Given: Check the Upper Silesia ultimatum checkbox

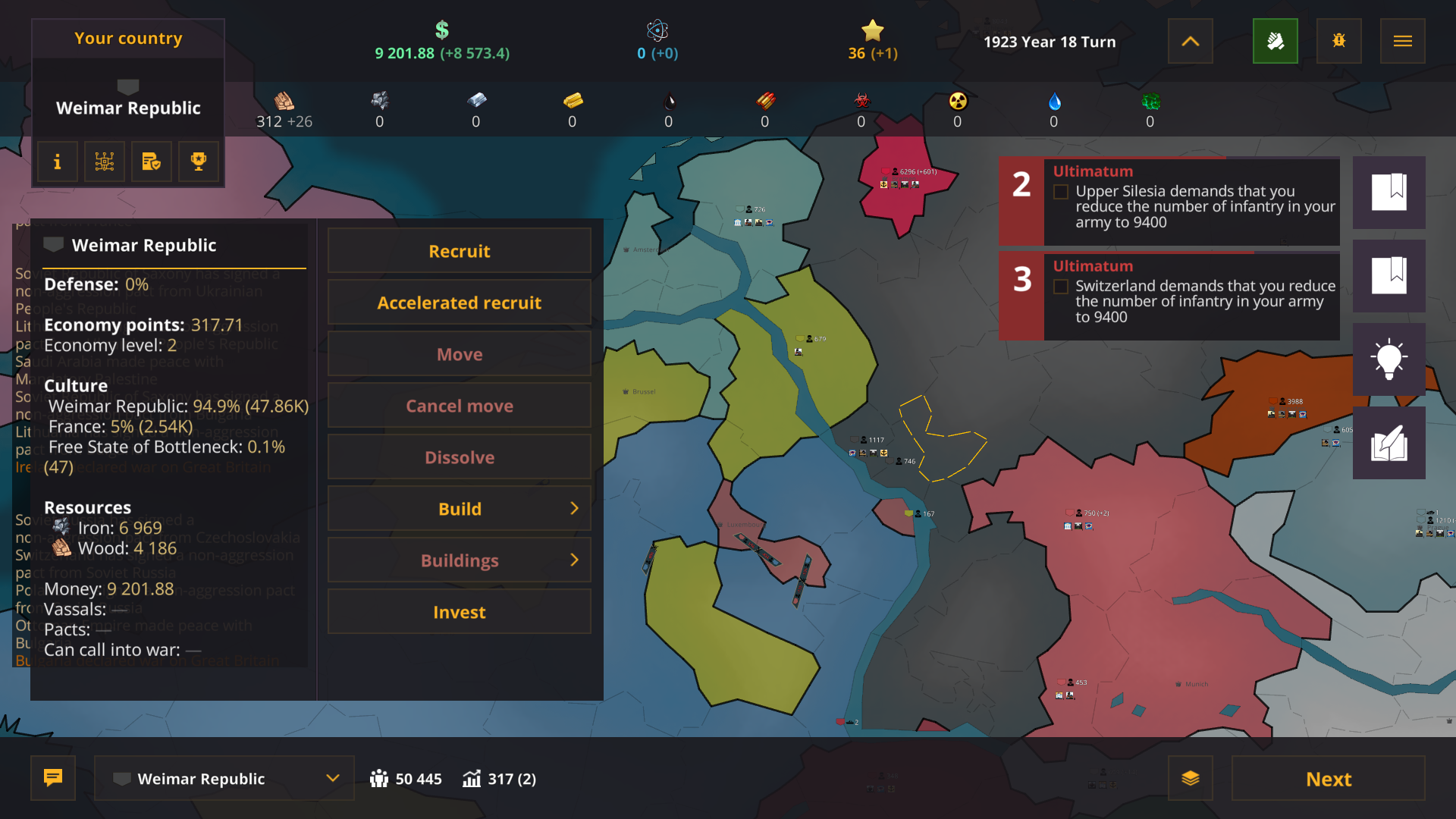Looking at the screenshot, I should point(1059,192).
